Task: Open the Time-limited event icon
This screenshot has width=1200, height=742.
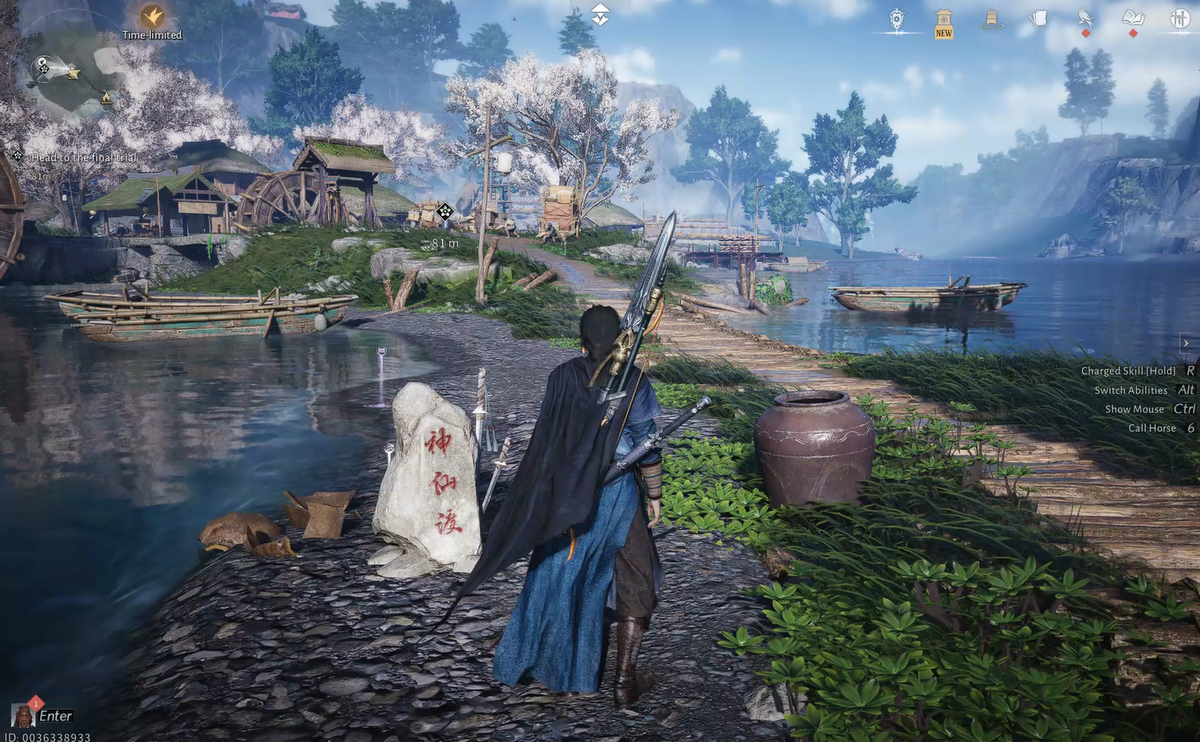Action: click(x=152, y=17)
